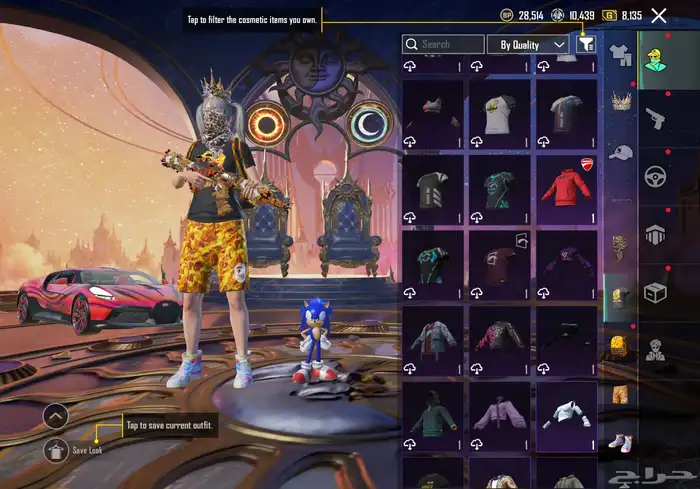This screenshot has height=489, width=700.
Task: Switch to the supply crate category
Action: pyautogui.click(x=656, y=292)
